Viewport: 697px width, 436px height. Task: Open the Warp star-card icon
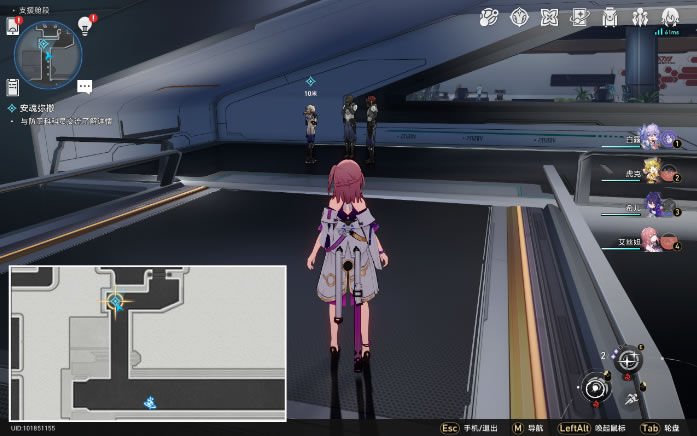point(580,16)
